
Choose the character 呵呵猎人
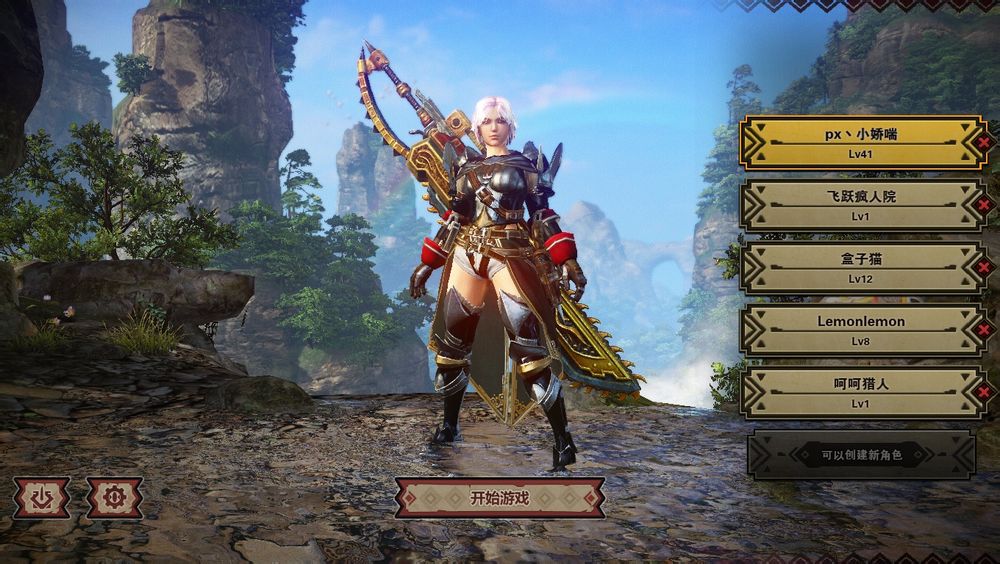point(861,392)
